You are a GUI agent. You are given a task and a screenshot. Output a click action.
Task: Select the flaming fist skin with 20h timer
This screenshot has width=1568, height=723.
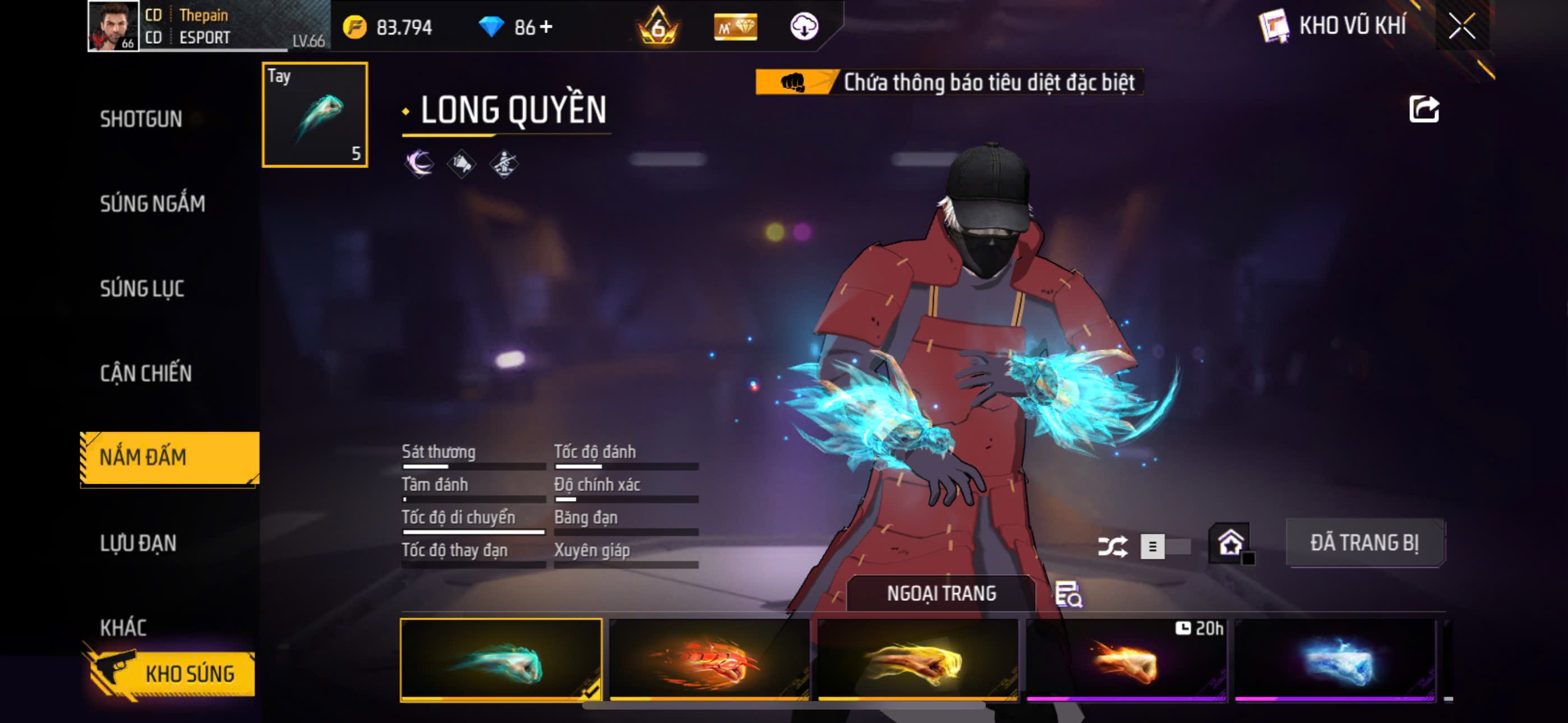(x=1126, y=660)
